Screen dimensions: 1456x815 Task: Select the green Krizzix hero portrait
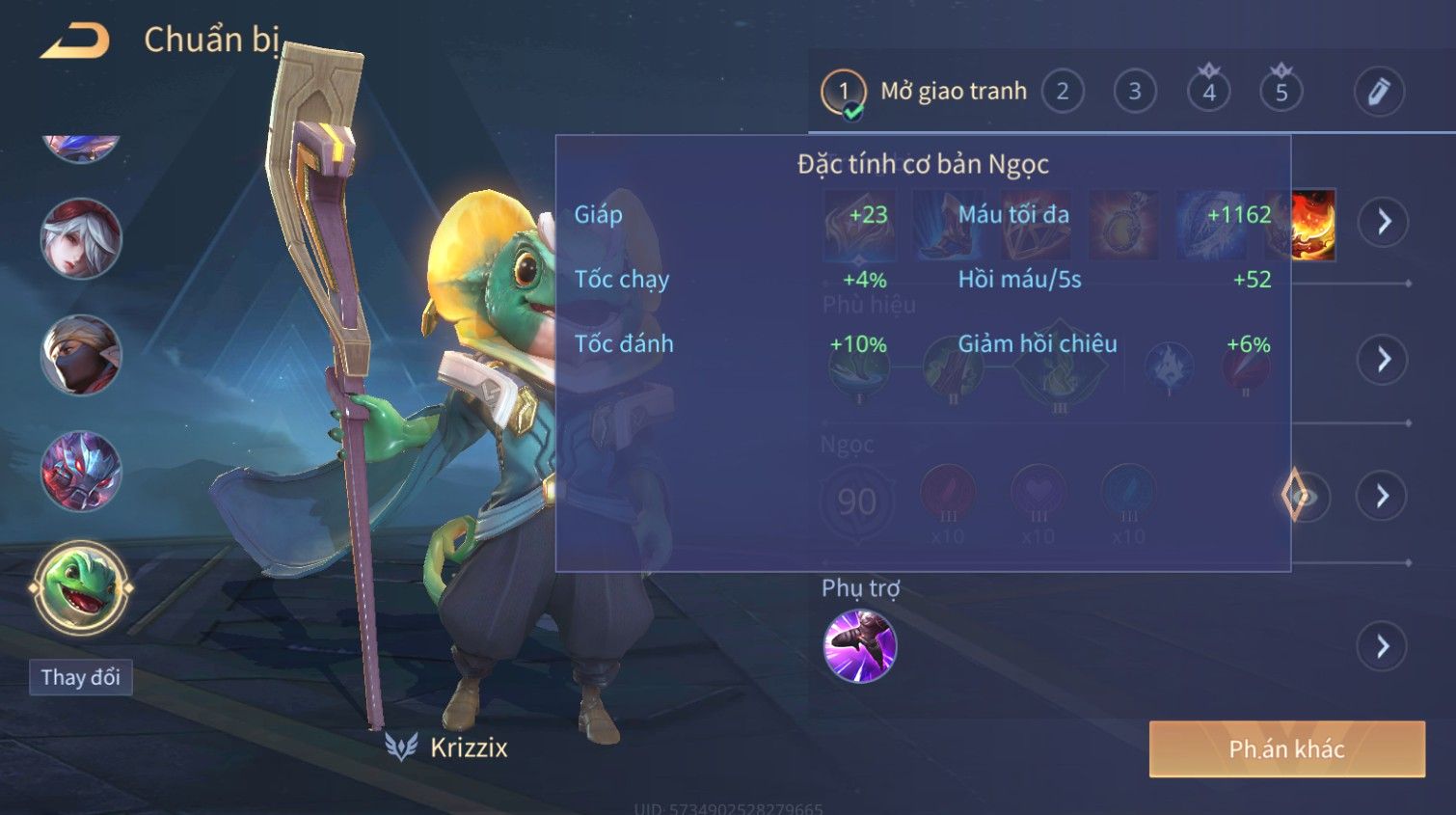point(81,587)
